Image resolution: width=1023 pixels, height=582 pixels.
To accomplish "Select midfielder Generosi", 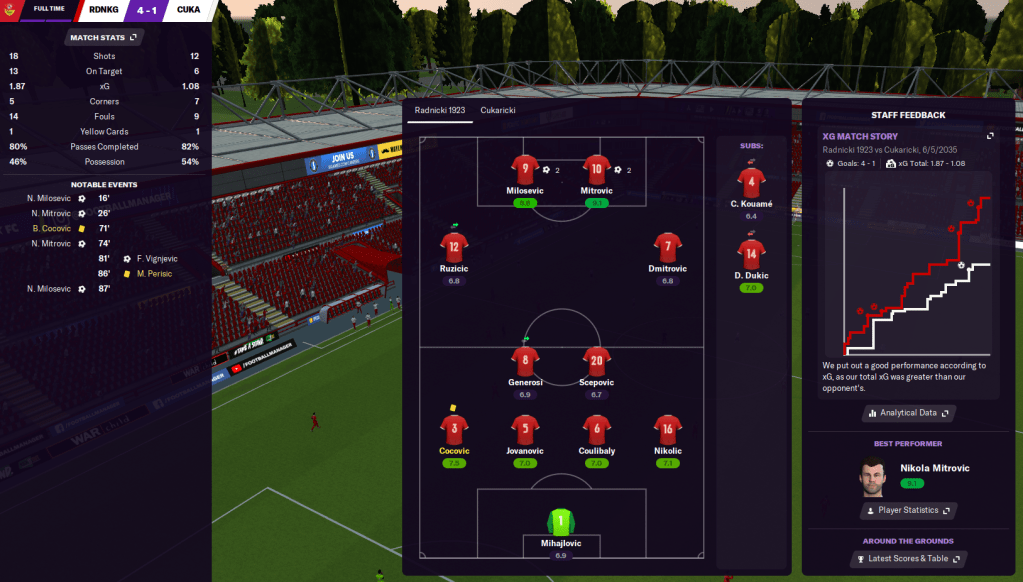I will pyautogui.click(x=525, y=361).
